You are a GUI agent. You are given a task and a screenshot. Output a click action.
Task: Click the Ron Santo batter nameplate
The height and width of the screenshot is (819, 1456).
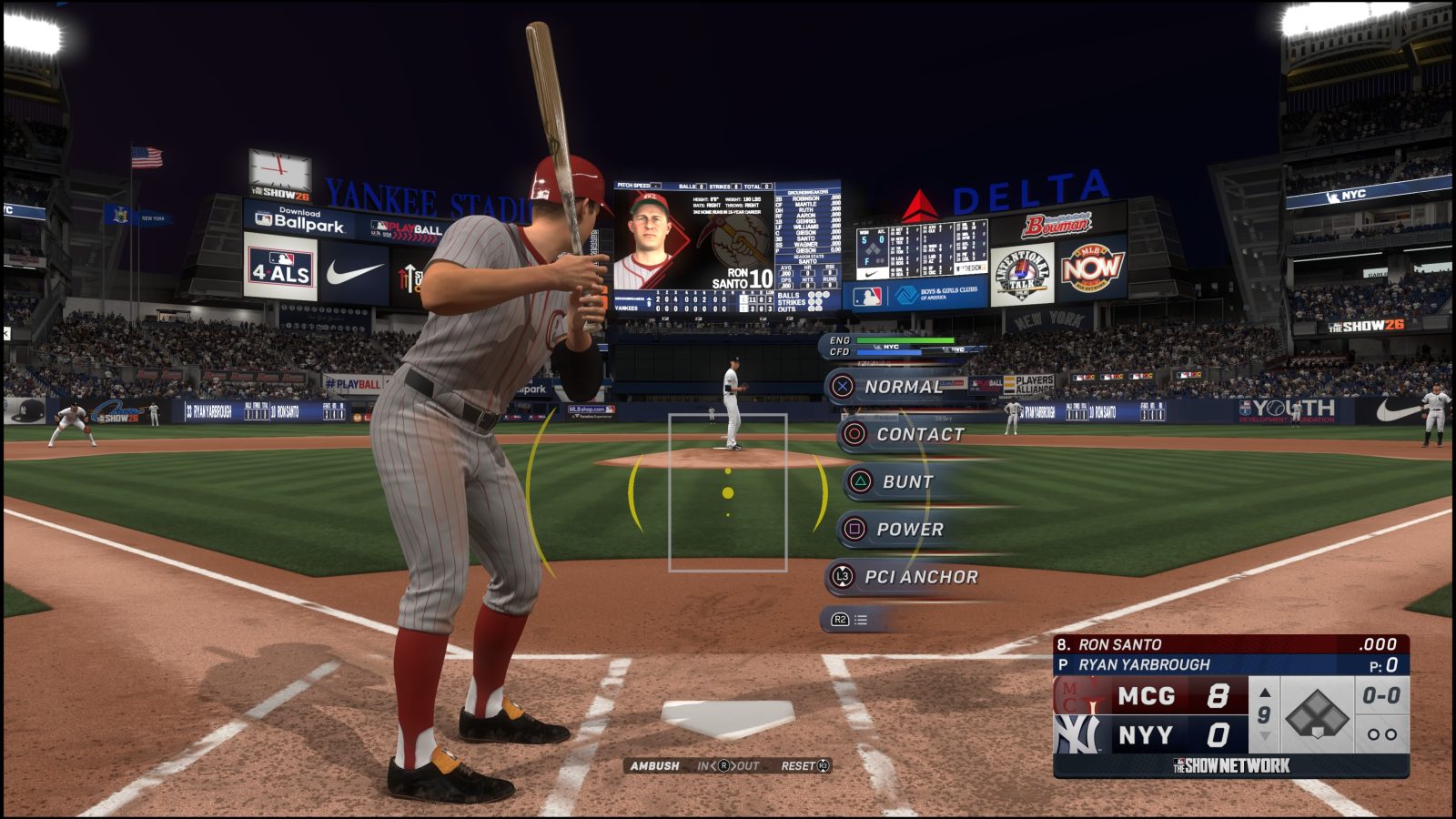coord(1119,642)
